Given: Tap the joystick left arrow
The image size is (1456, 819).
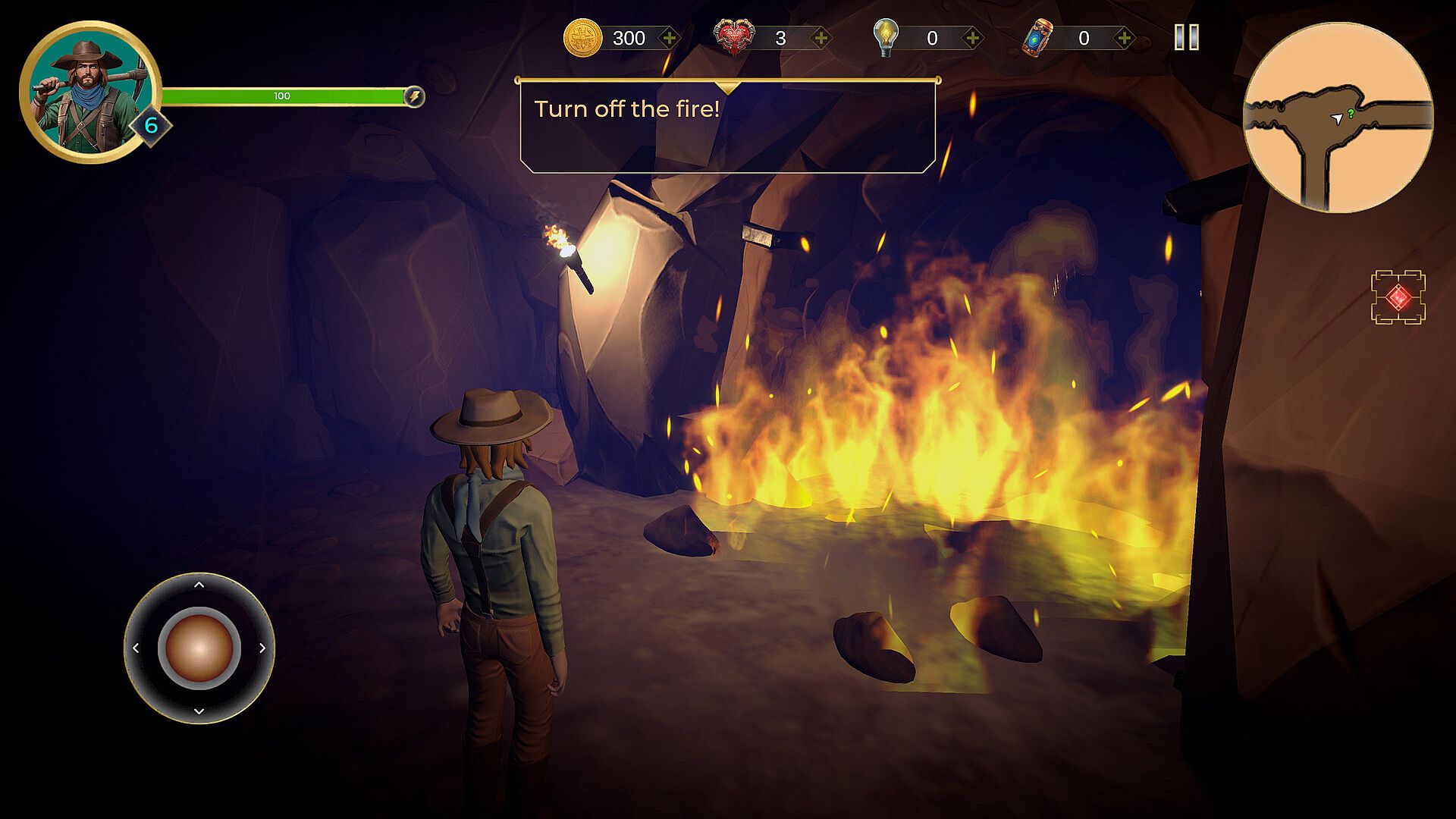Looking at the screenshot, I should [136, 648].
